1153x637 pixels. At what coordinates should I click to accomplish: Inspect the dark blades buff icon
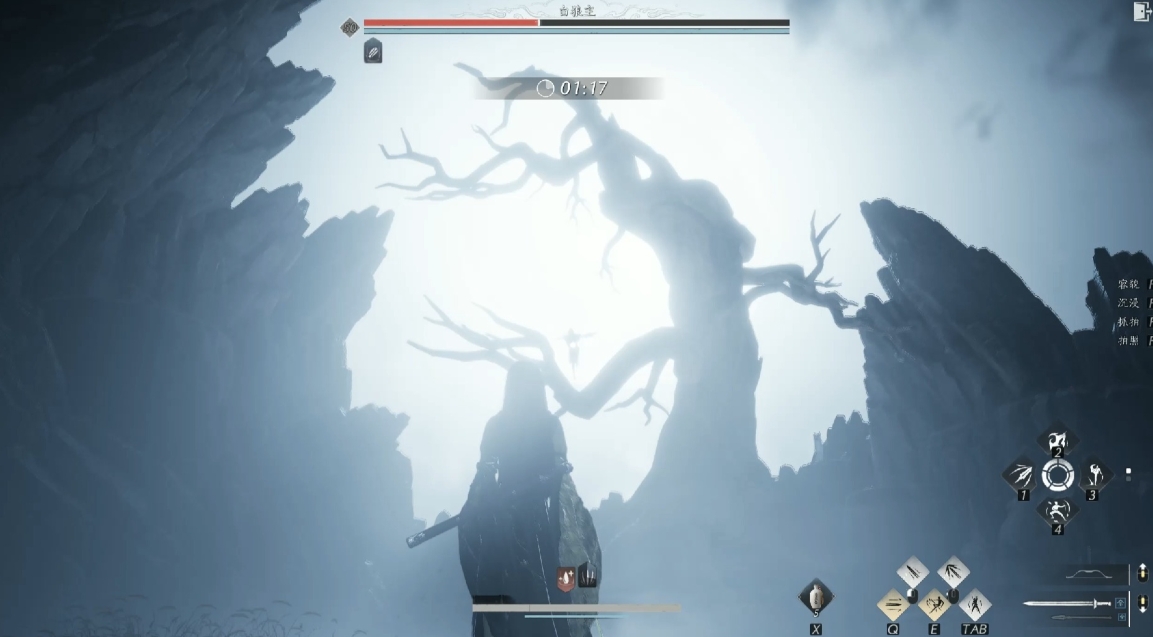pyautogui.click(x=588, y=576)
